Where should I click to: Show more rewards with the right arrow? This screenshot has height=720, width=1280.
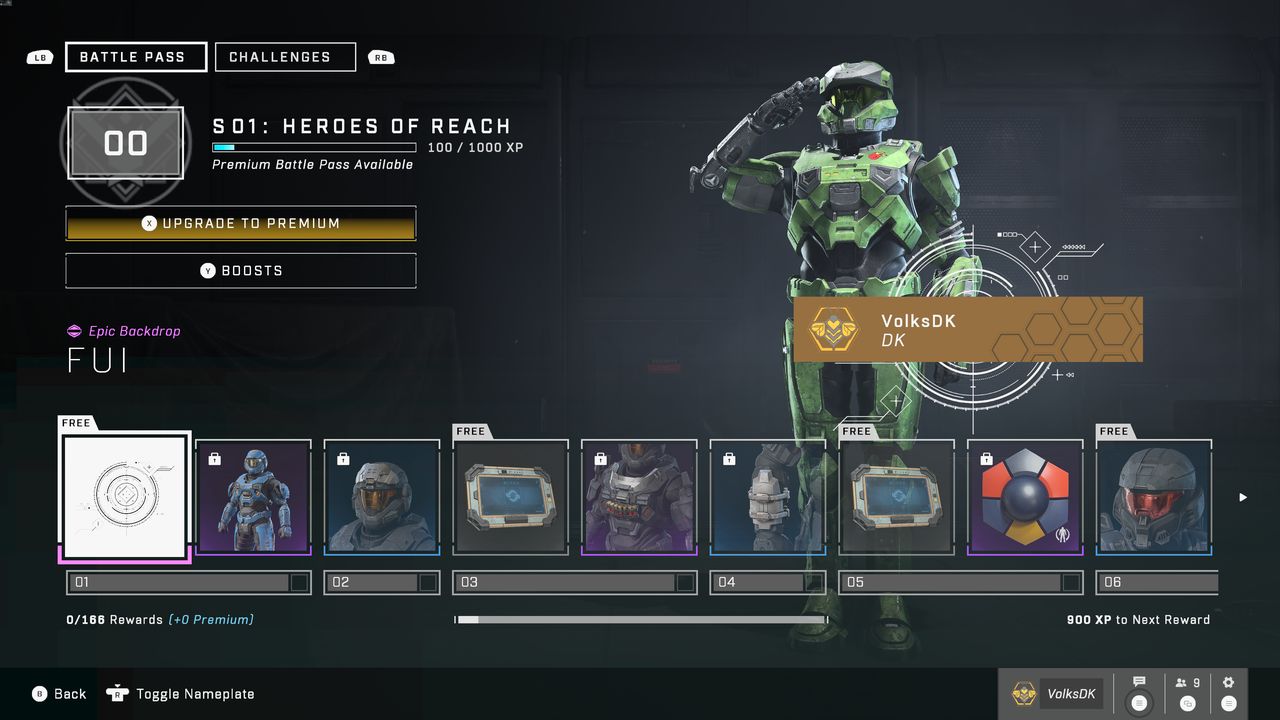click(1243, 497)
